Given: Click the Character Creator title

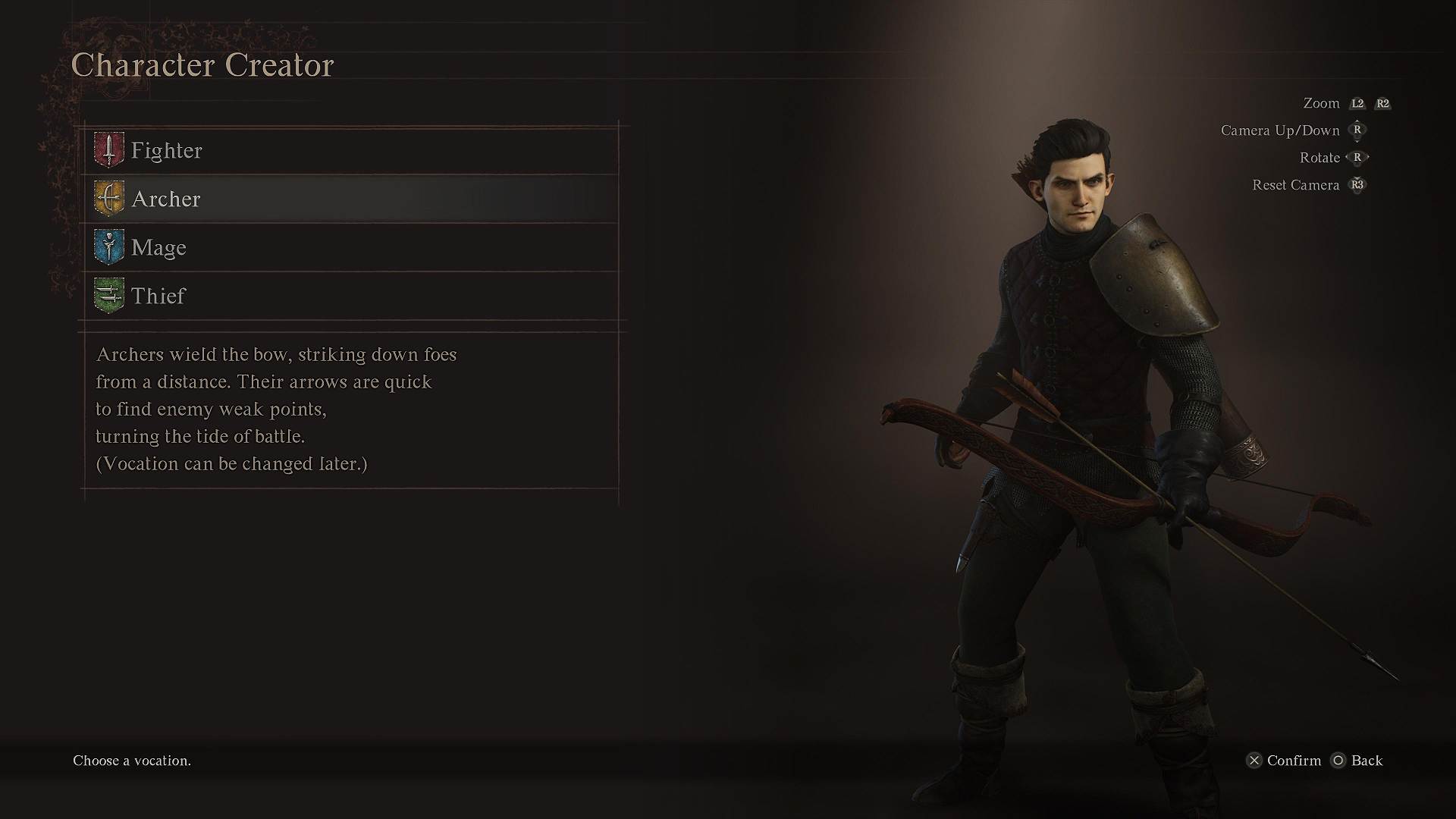Looking at the screenshot, I should tap(202, 64).
